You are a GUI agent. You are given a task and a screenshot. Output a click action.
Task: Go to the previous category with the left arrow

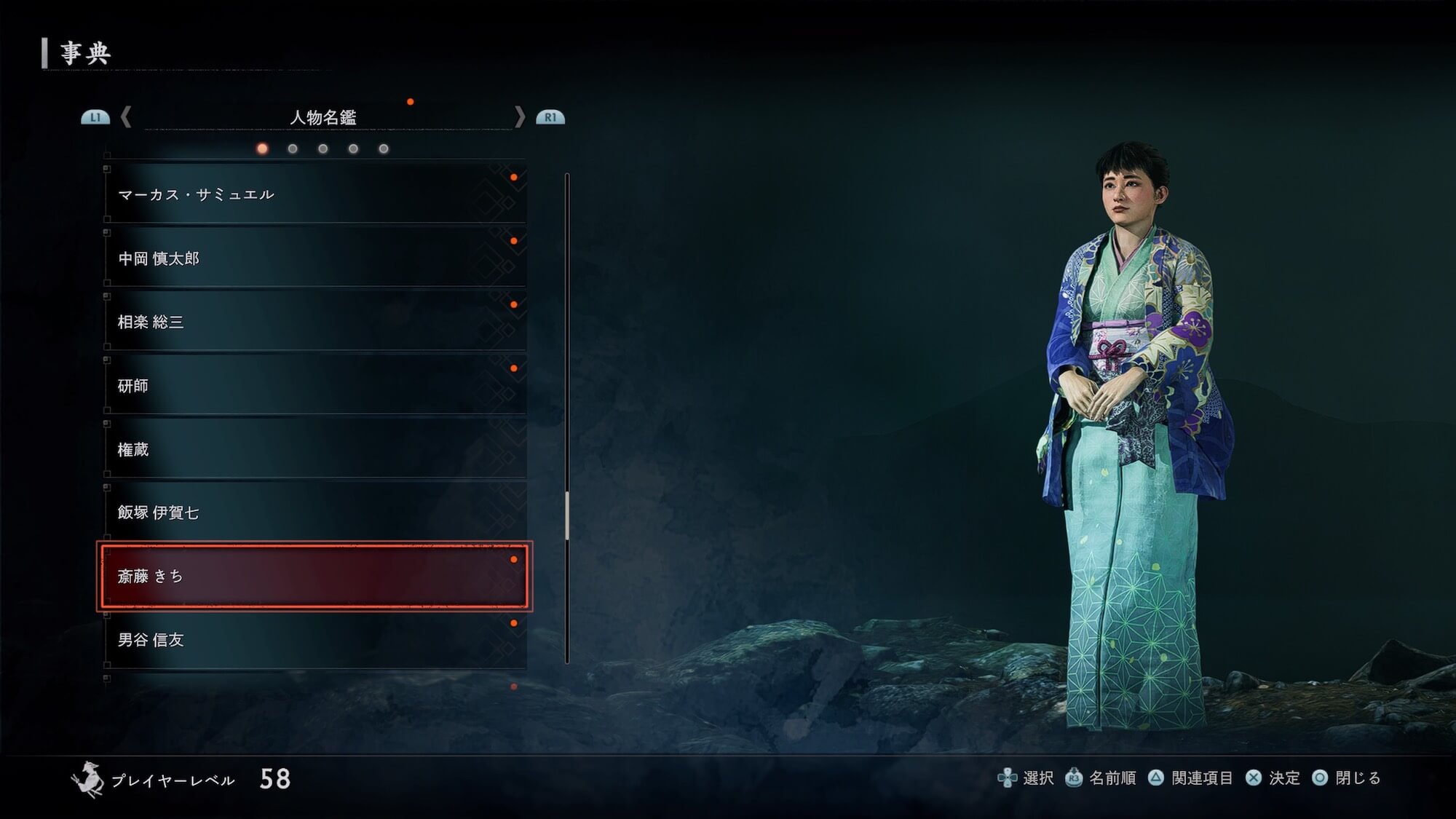point(126,116)
